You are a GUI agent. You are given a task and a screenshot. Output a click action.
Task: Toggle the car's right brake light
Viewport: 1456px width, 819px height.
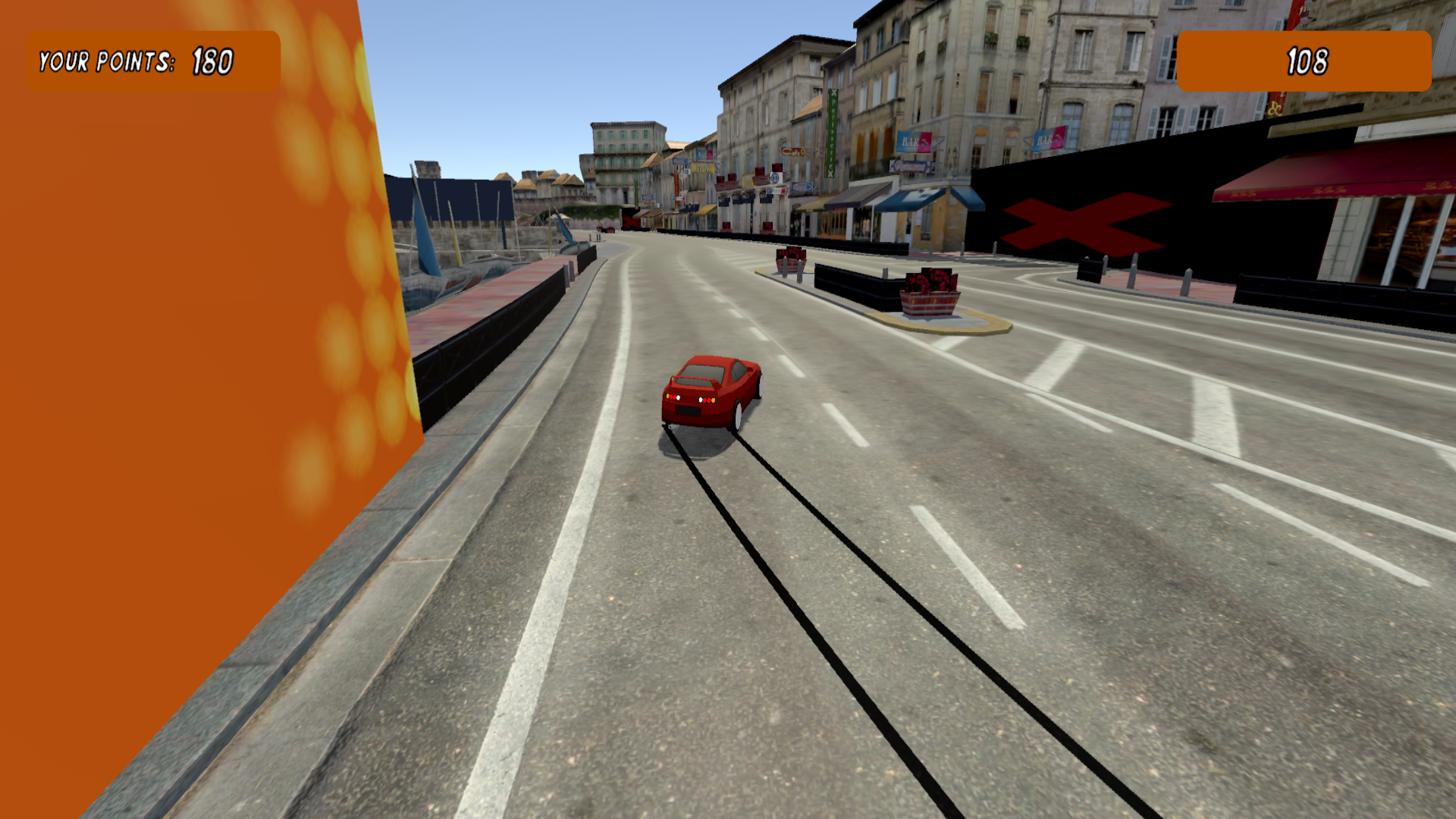click(x=707, y=400)
